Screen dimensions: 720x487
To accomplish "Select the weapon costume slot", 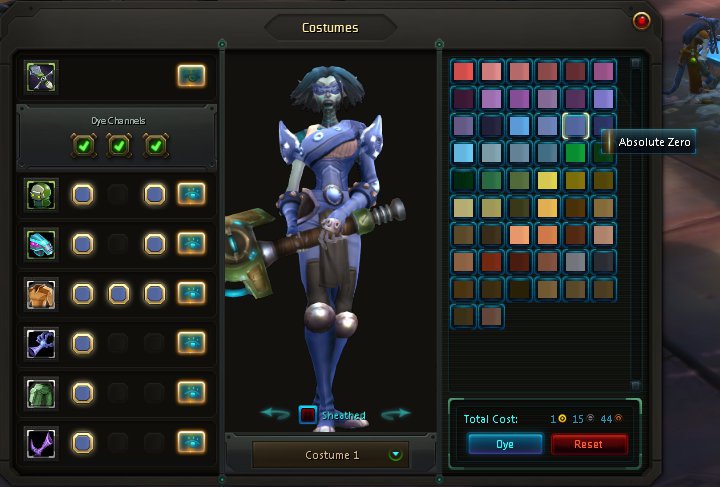I will 42,76.
